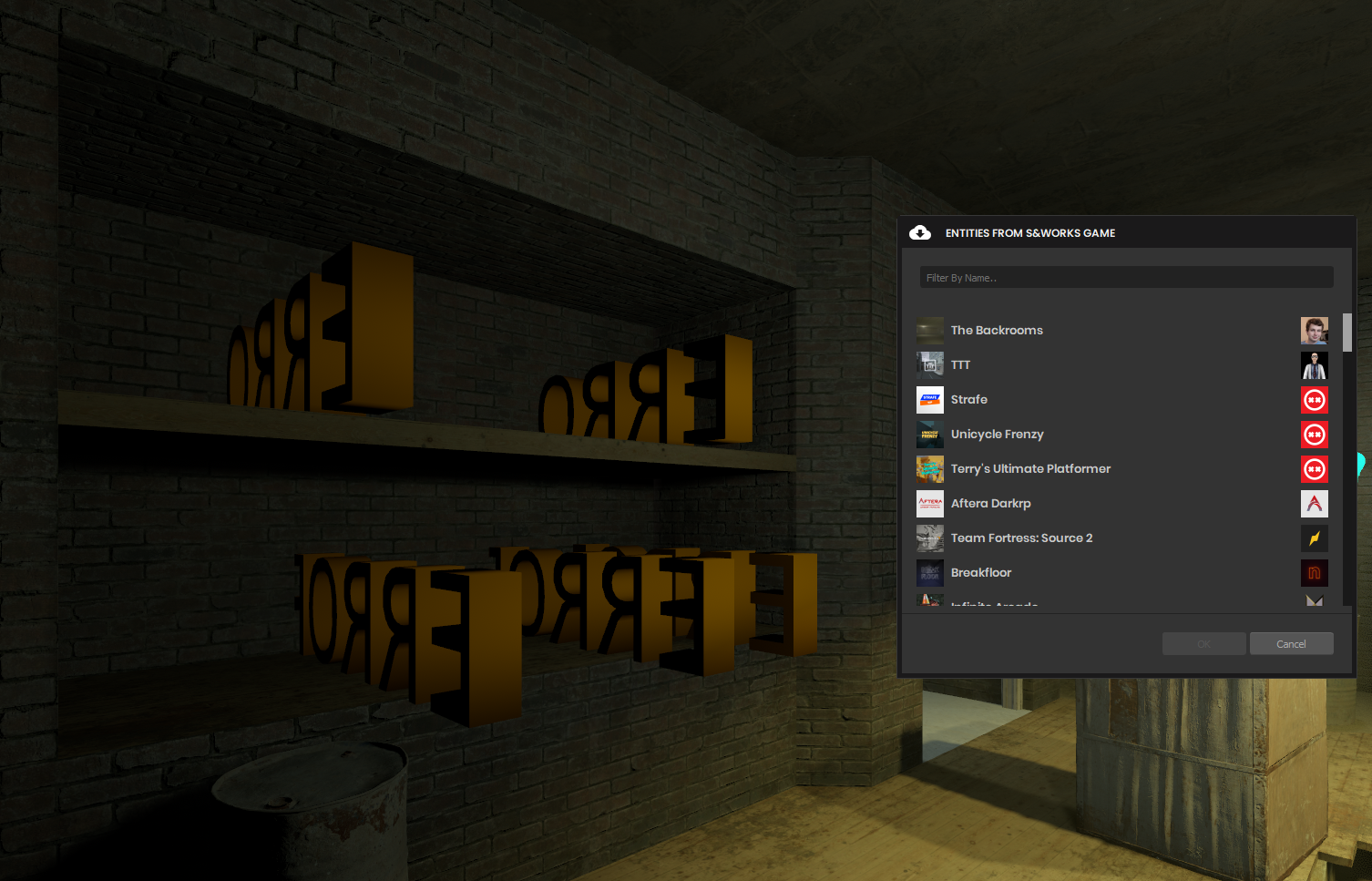Click Breakfloor's orange neon n icon

(x=1314, y=572)
